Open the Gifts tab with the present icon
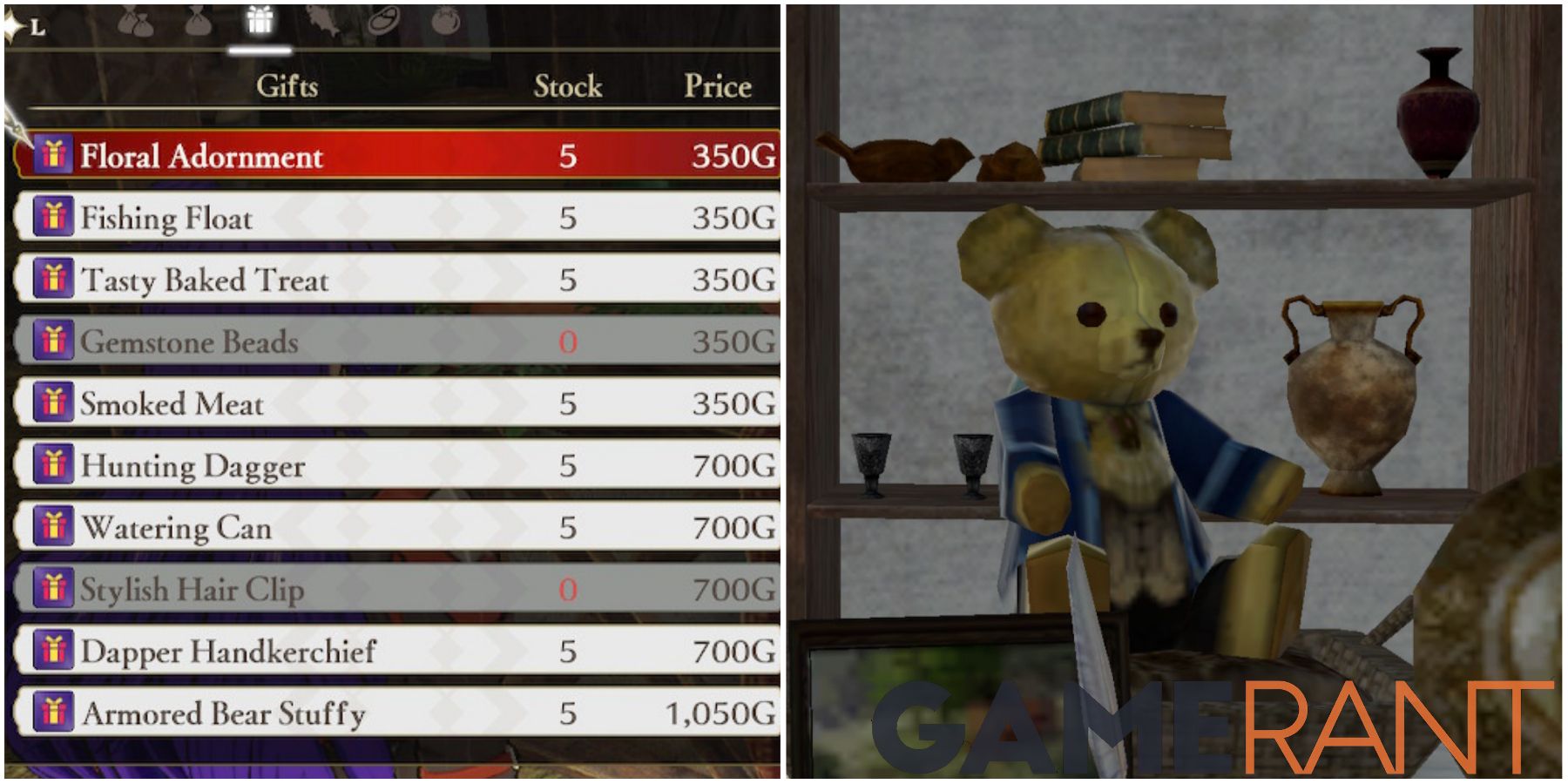The height and width of the screenshot is (784, 1568). (x=259, y=21)
